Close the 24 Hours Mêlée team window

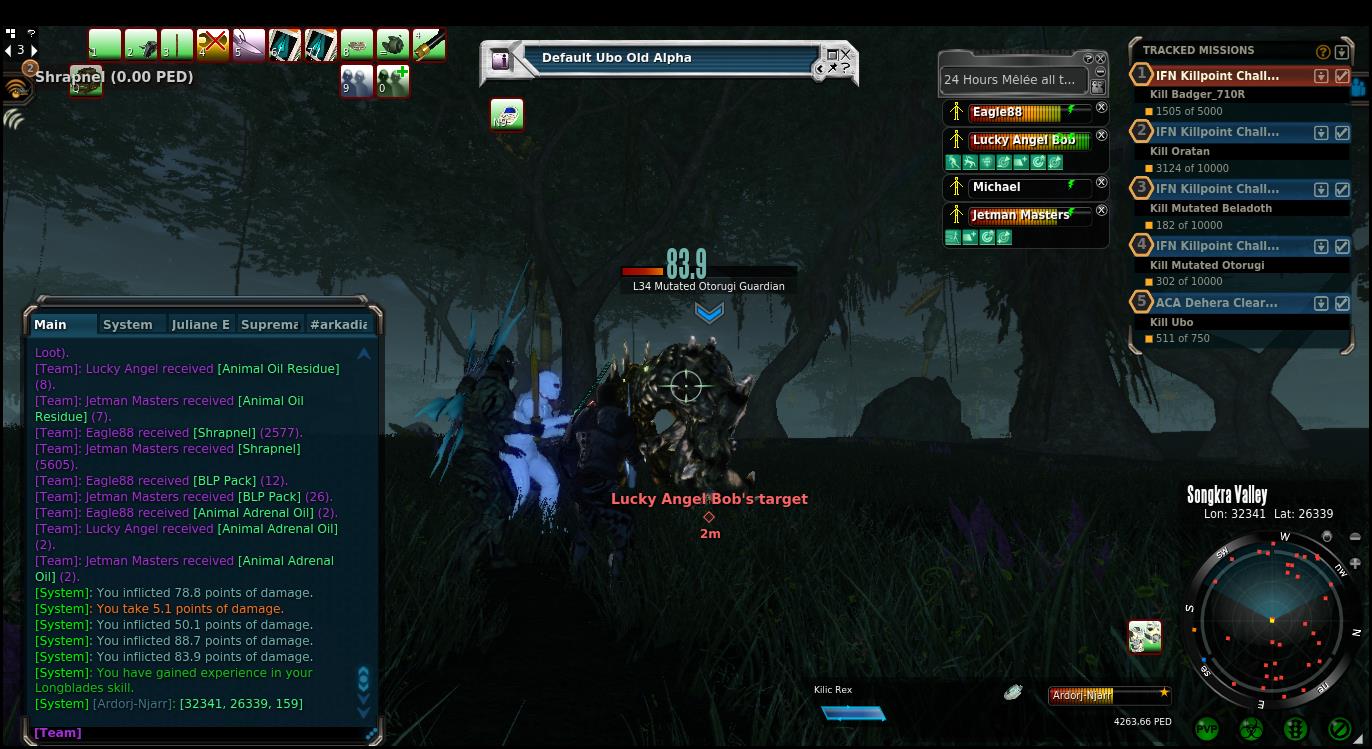coord(1101,59)
